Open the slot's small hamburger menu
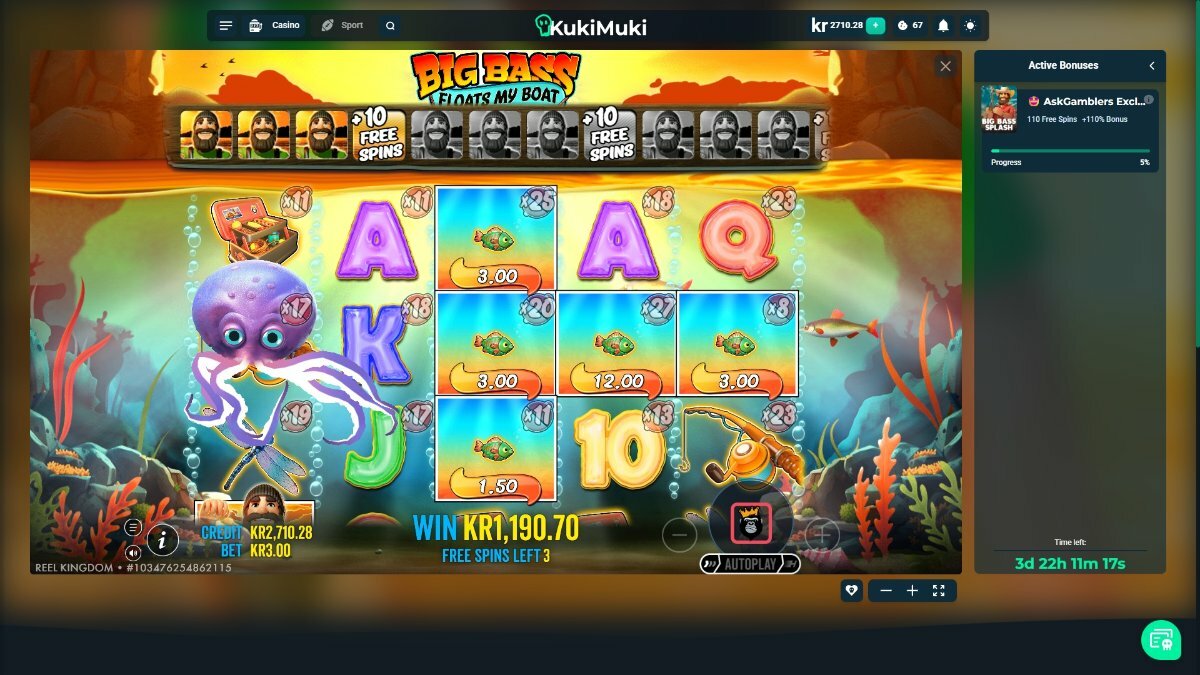The image size is (1200, 675). coord(133,528)
